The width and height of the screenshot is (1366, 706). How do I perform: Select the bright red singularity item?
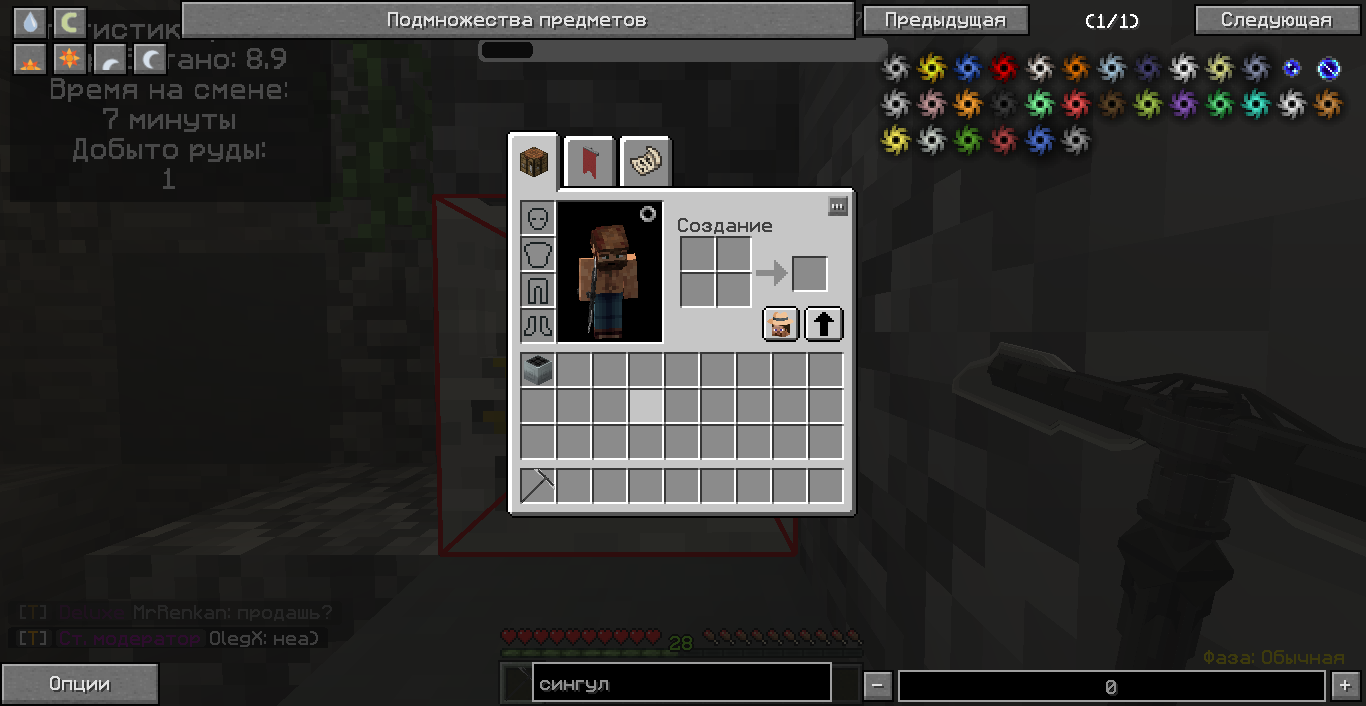pos(1003,68)
